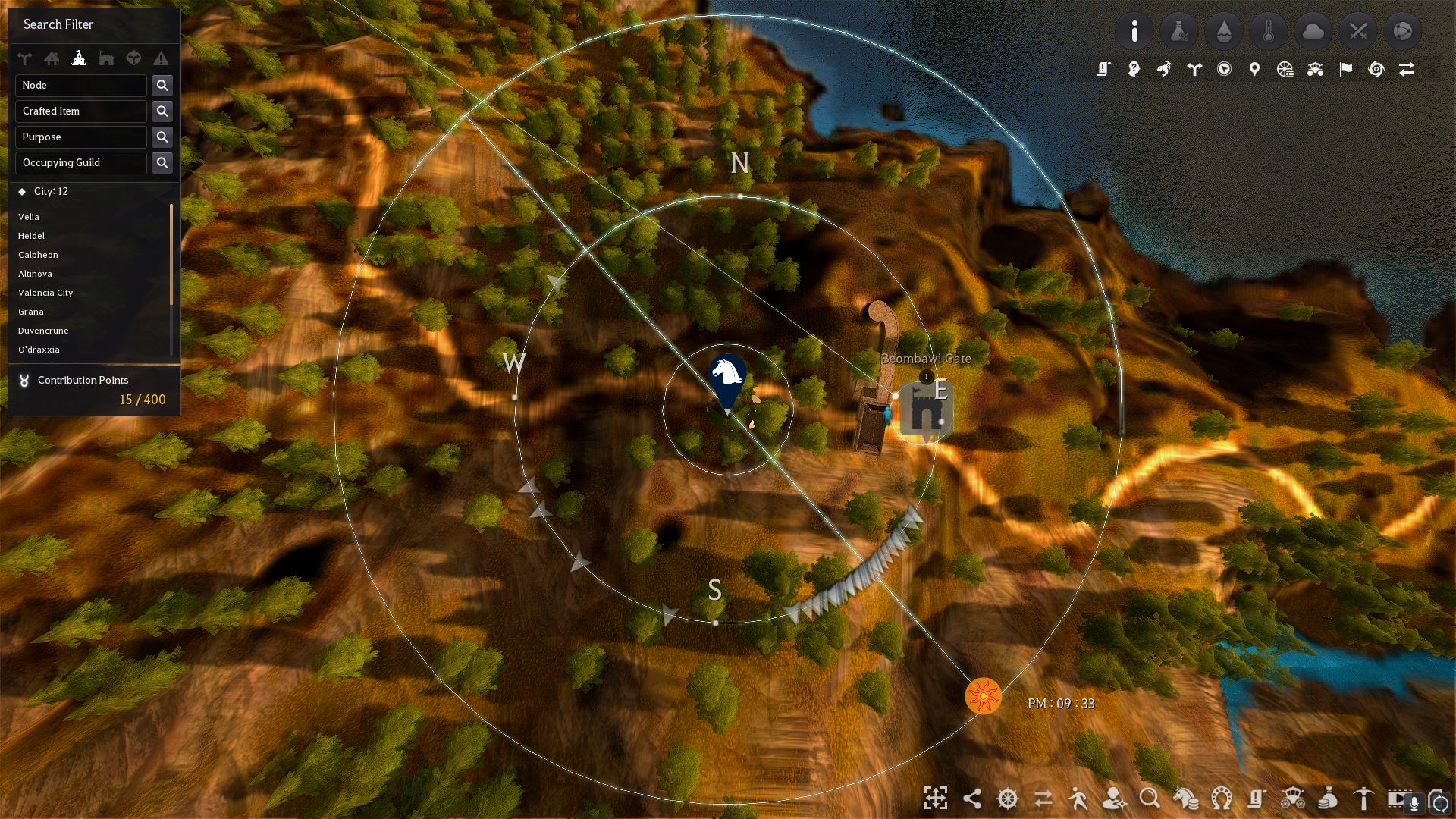Select the pickaxe gathering icon
This screenshot has width=1456, height=819.
click(x=1365, y=799)
